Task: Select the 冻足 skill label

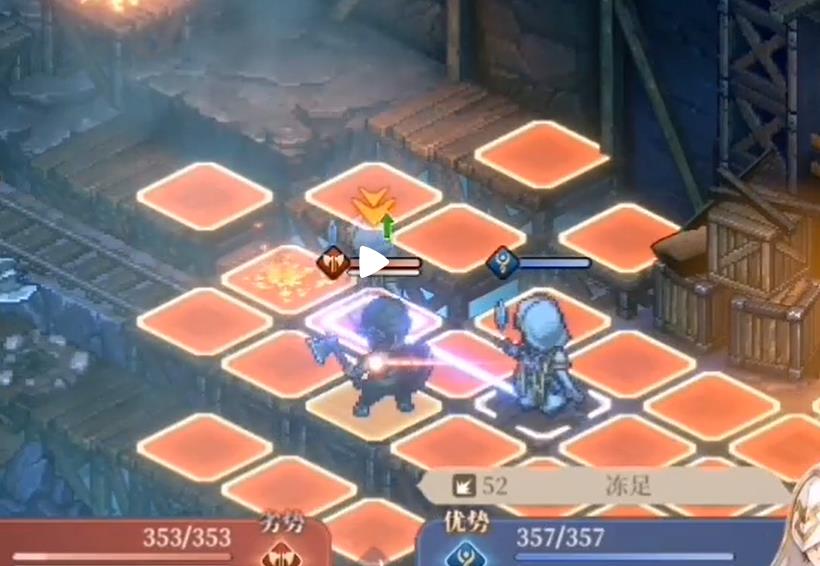Action: point(628,487)
